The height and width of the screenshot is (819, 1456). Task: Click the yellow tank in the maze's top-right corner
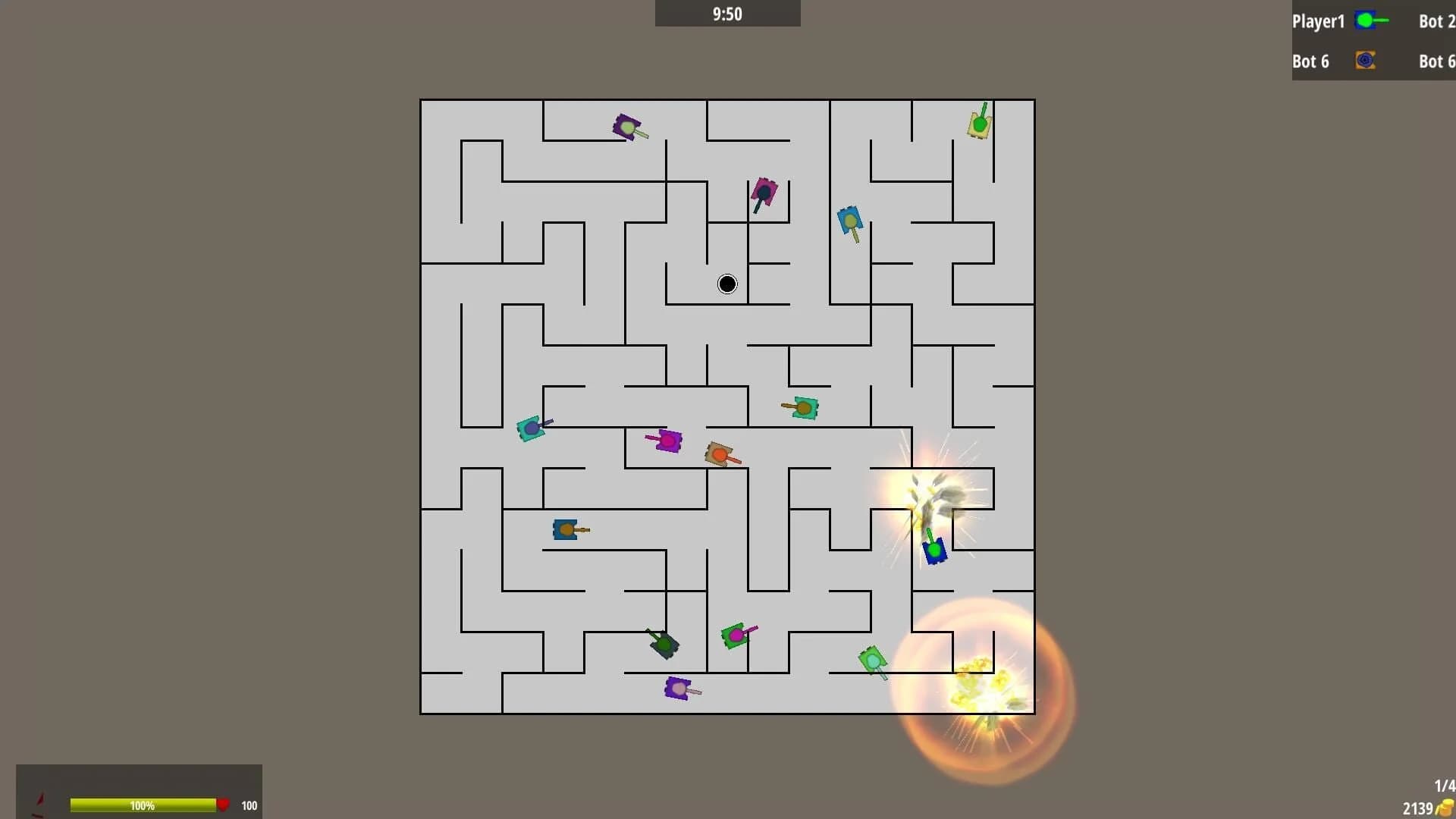[979, 121]
